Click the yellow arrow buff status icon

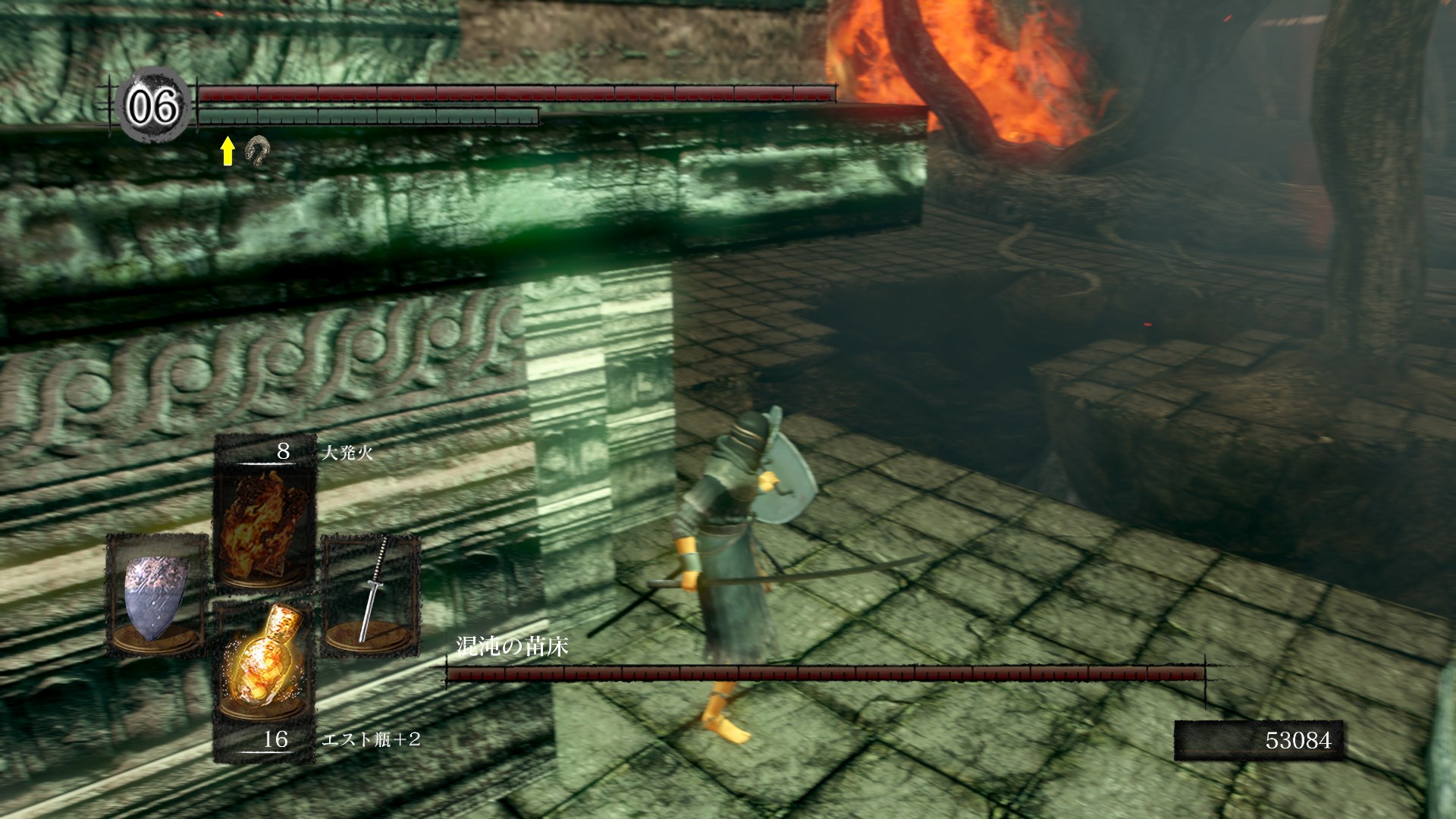pos(227,152)
